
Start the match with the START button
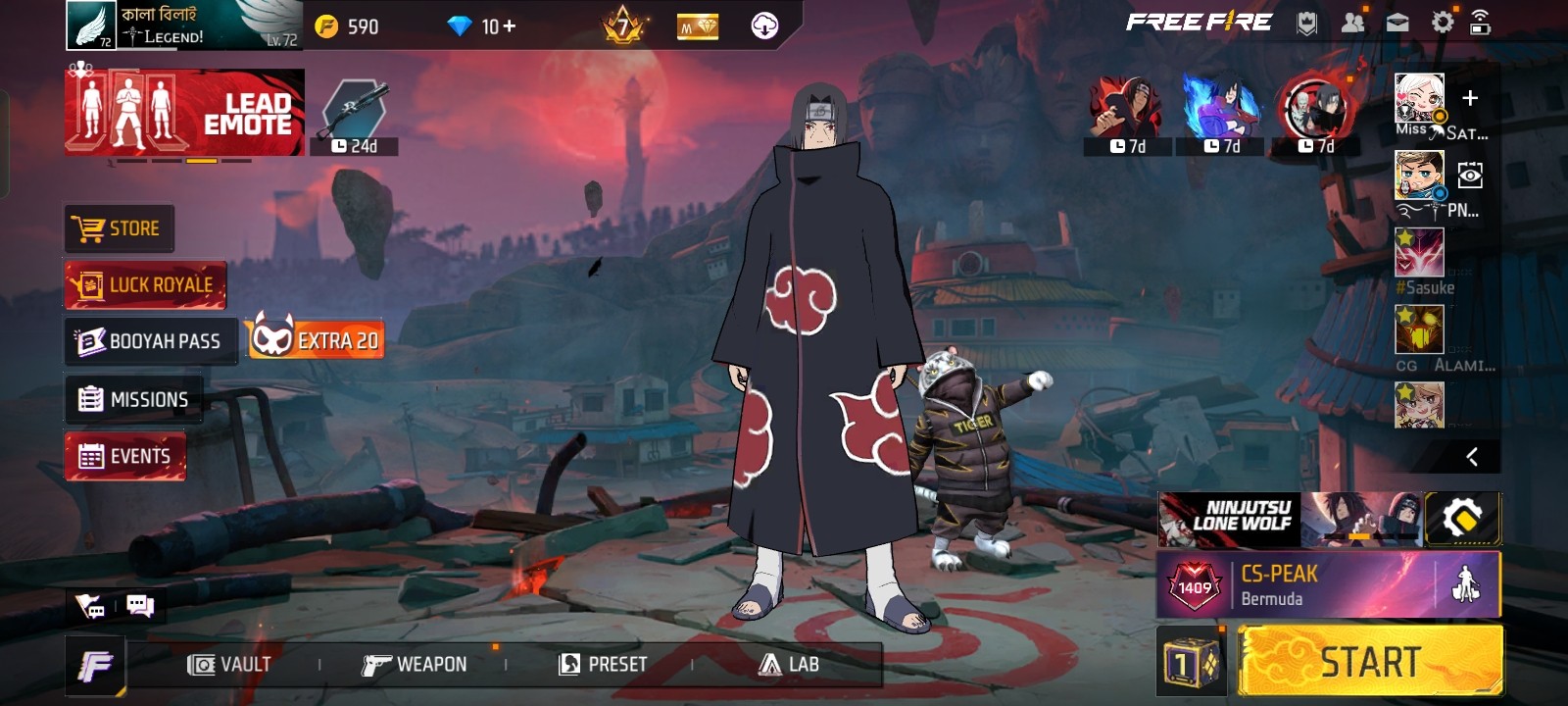coord(1370,662)
